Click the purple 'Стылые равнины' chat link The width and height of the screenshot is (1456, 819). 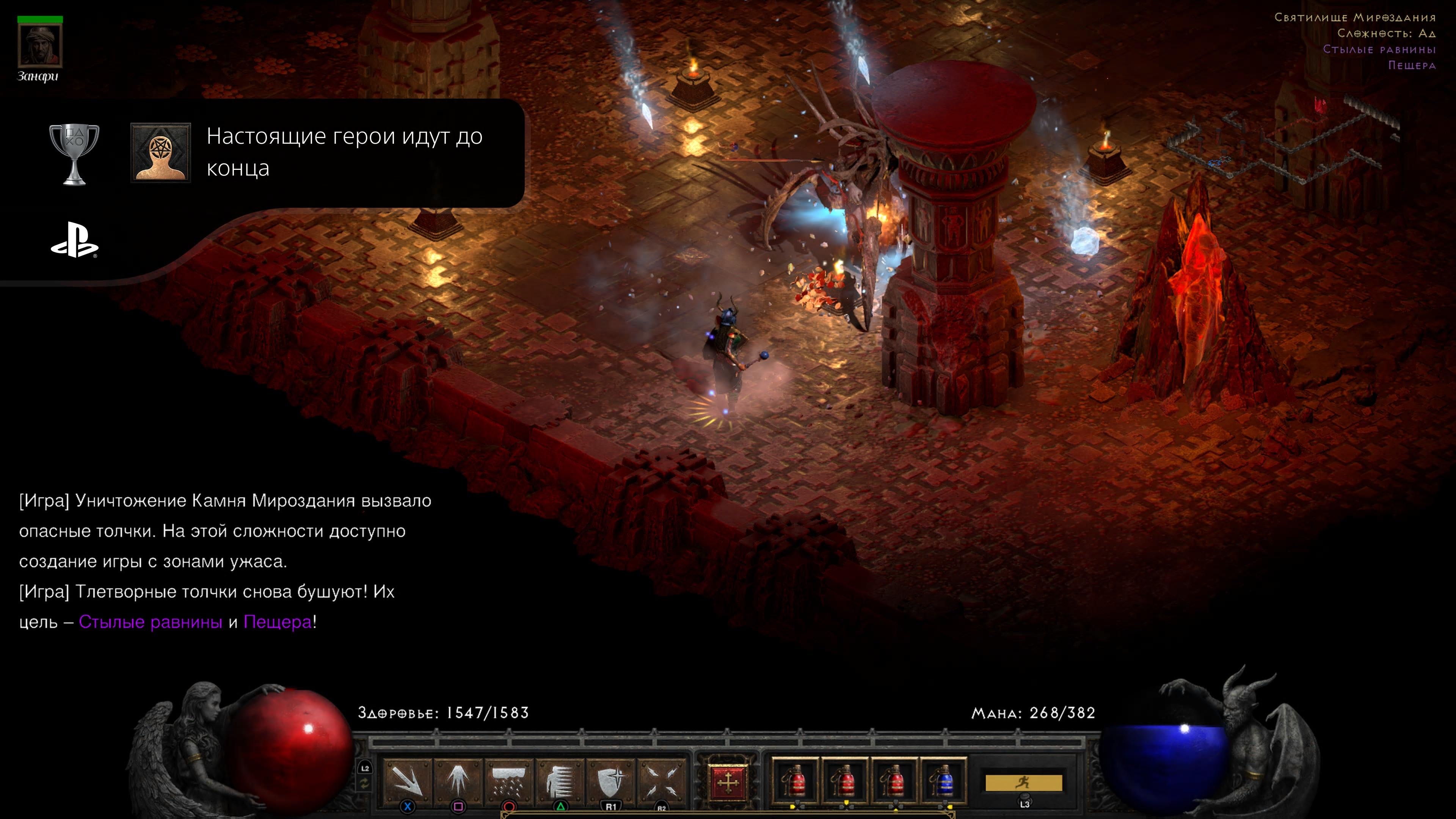[x=151, y=622]
